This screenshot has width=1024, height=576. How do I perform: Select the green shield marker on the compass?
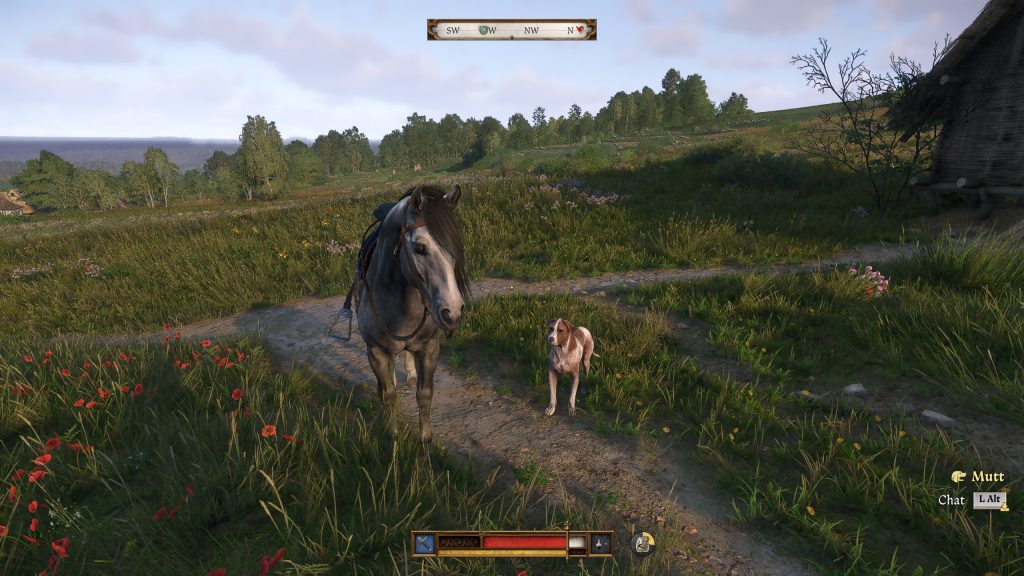point(484,30)
